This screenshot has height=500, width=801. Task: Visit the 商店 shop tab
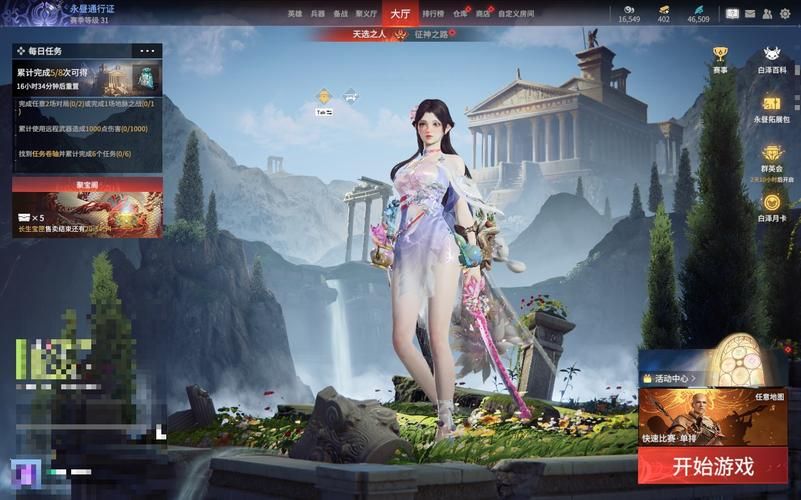pyautogui.click(x=484, y=14)
